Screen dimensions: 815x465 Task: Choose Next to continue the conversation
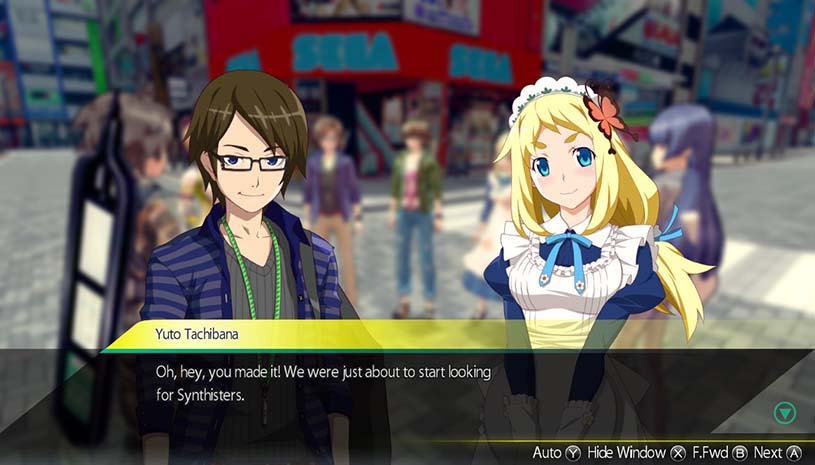click(x=778, y=453)
